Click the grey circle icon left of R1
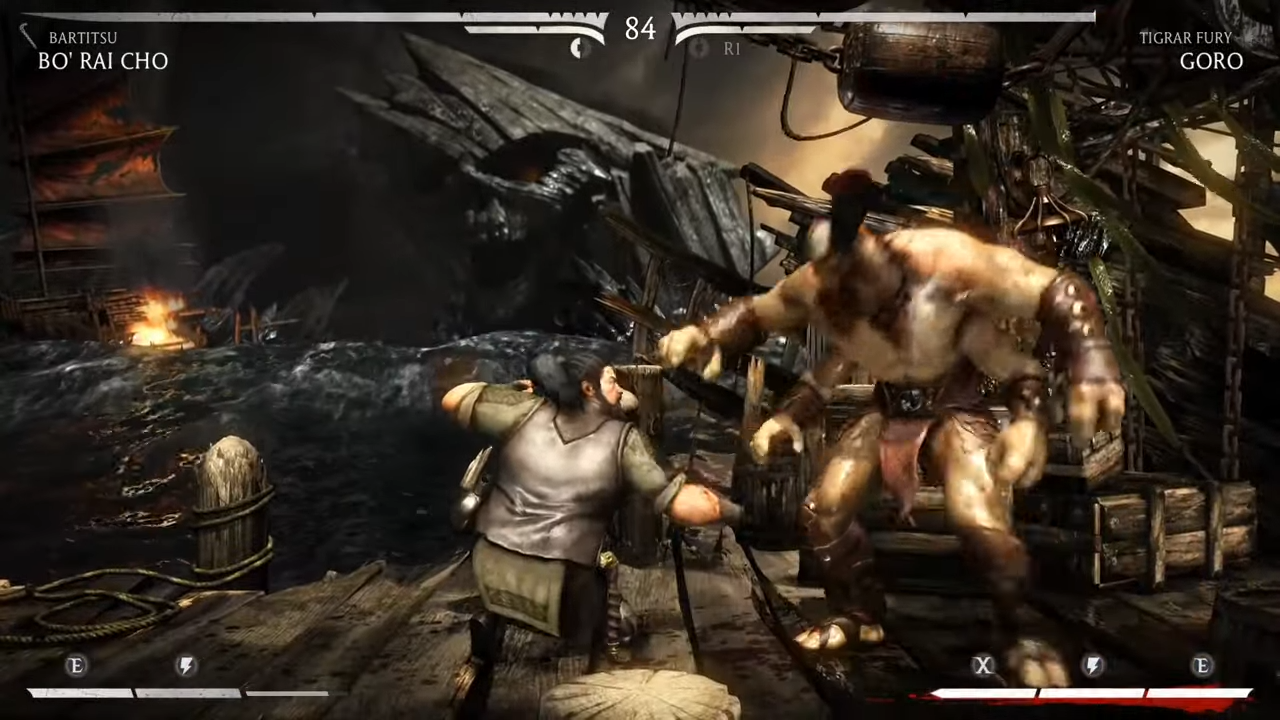1280x720 pixels. coord(698,48)
